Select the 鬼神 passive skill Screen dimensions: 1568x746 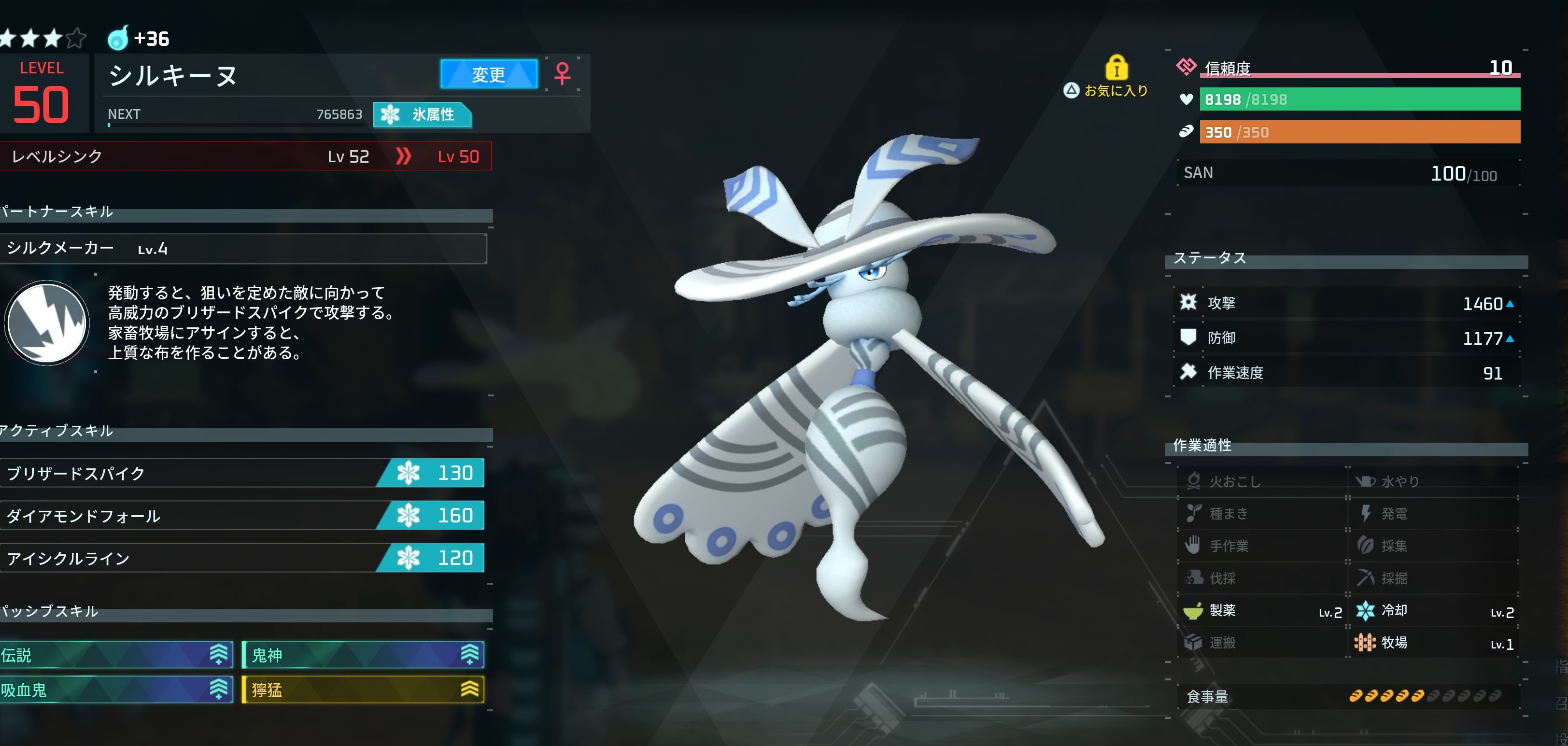click(363, 655)
